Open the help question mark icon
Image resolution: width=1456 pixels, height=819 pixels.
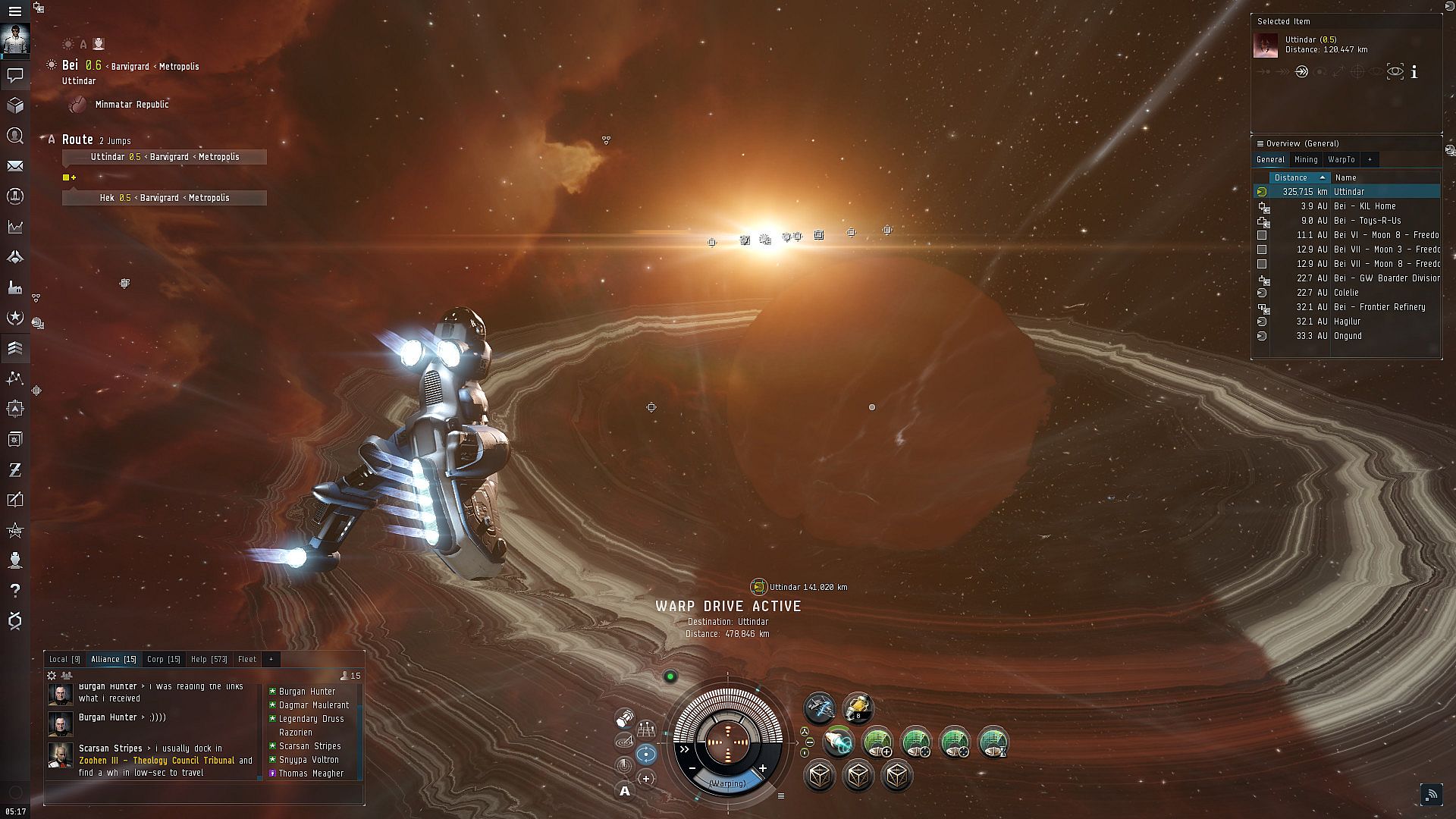[x=15, y=590]
